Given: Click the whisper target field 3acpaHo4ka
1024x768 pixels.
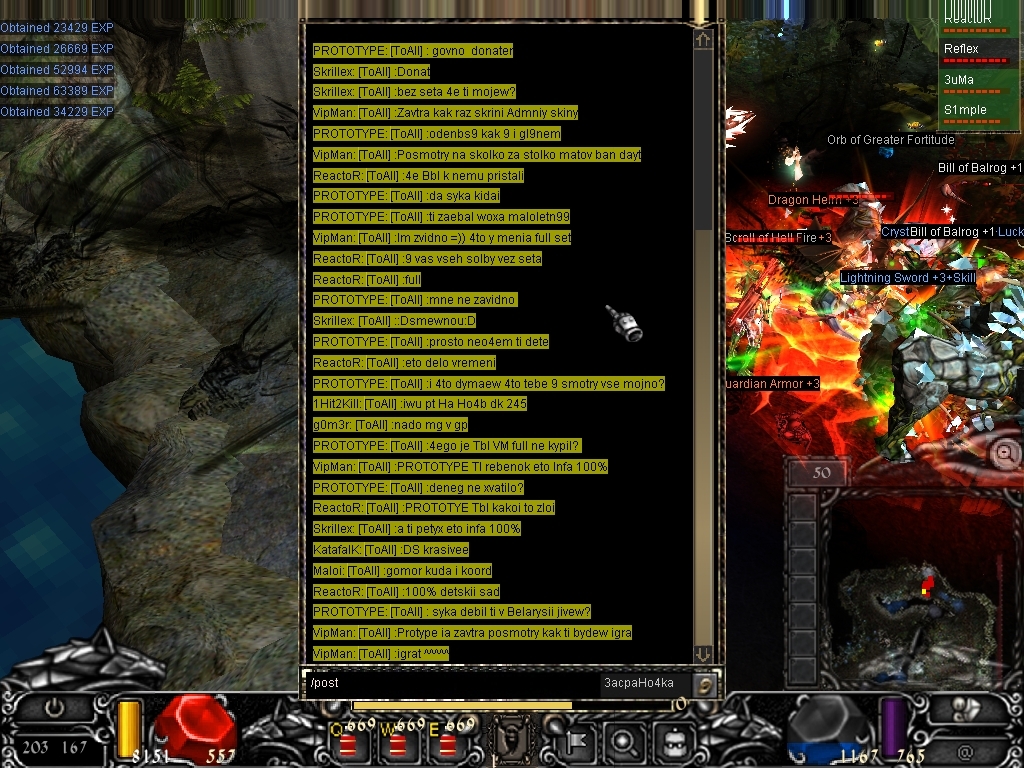Looking at the screenshot, I should tap(638, 683).
